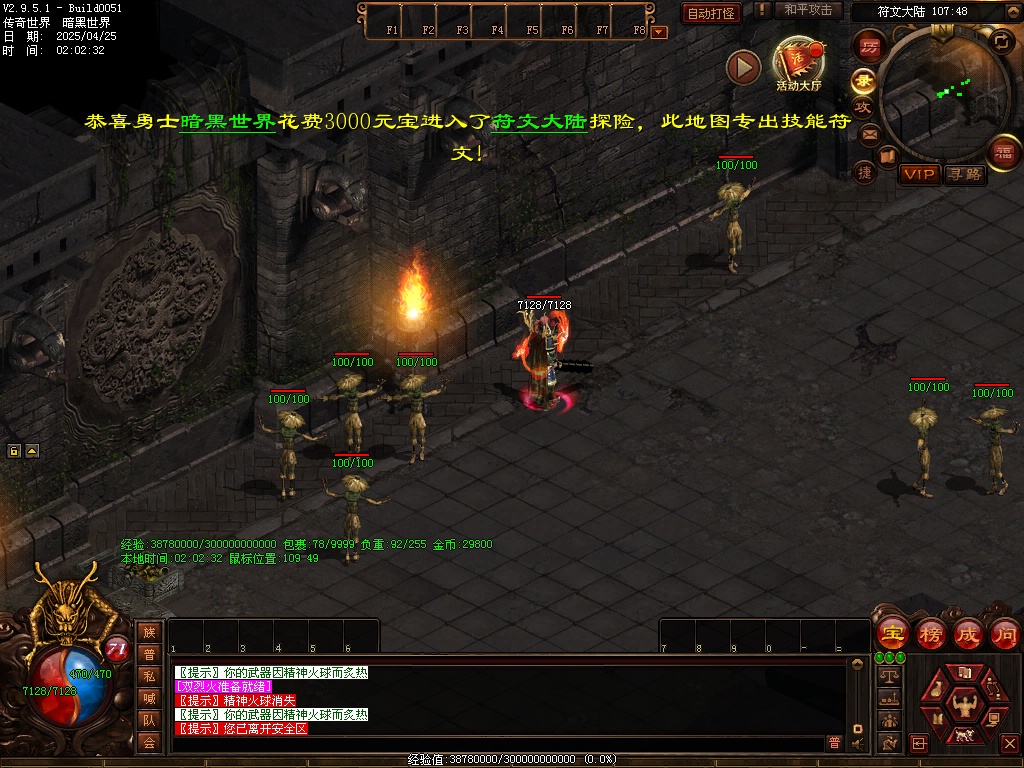Viewport: 1024px width, 768px height.
Task: Change the 和平攻击 attack mode
Action: 807,10
